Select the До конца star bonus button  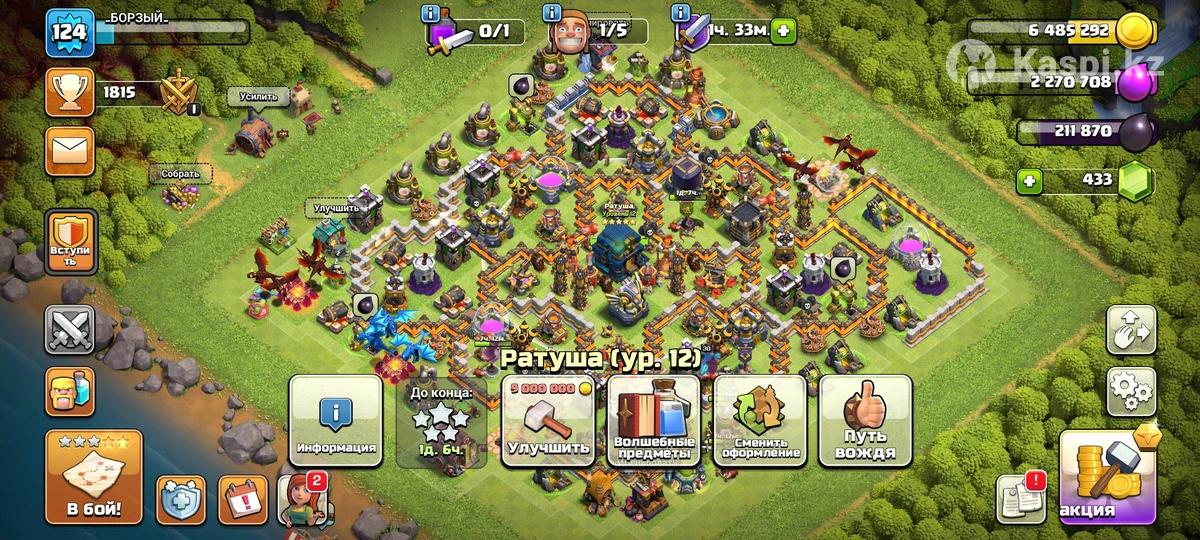[442, 421]
